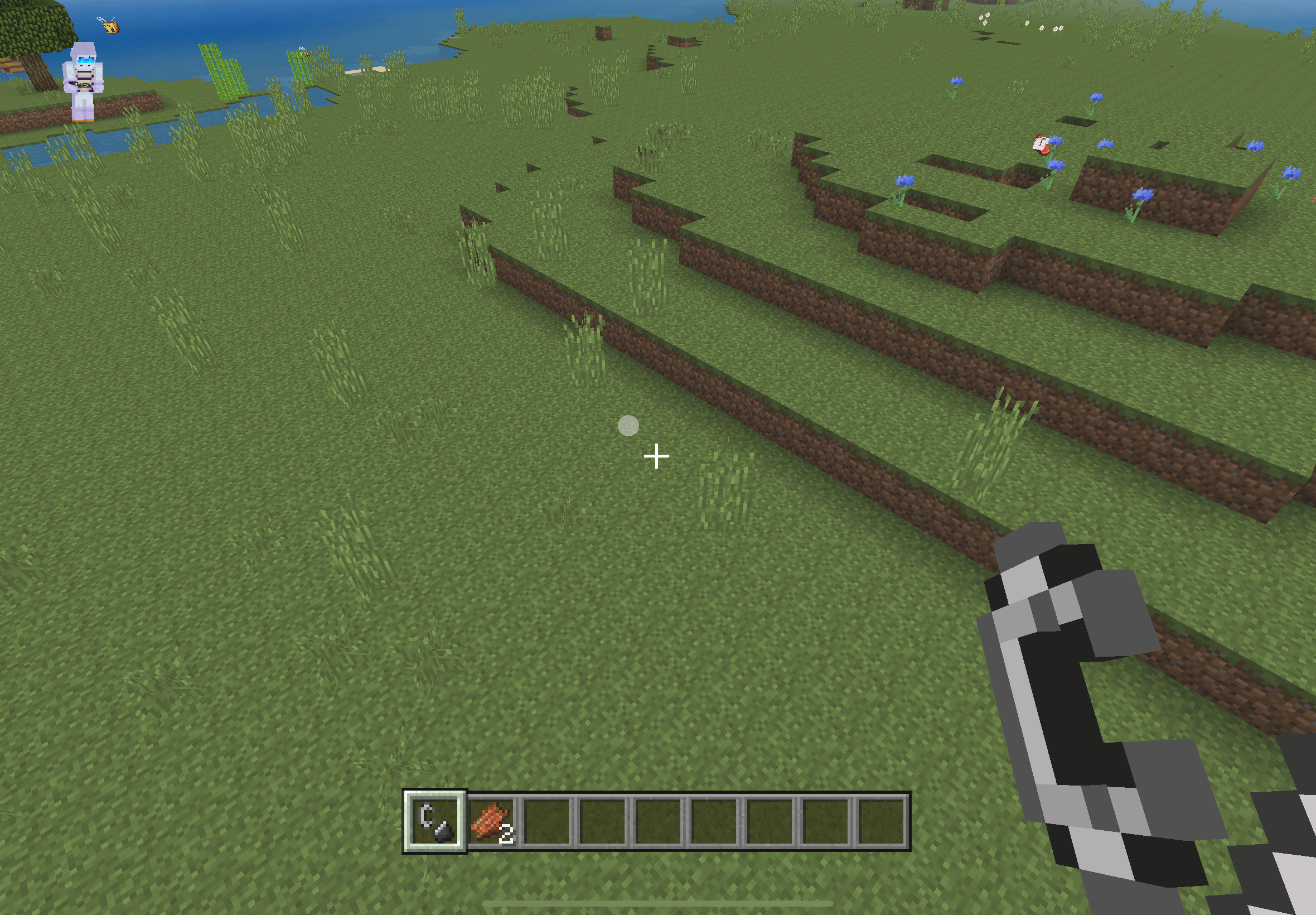The width and height of the screenshot is (1316, 915).
Task: Click the crosshair at screen center
Action: [656, 456]
